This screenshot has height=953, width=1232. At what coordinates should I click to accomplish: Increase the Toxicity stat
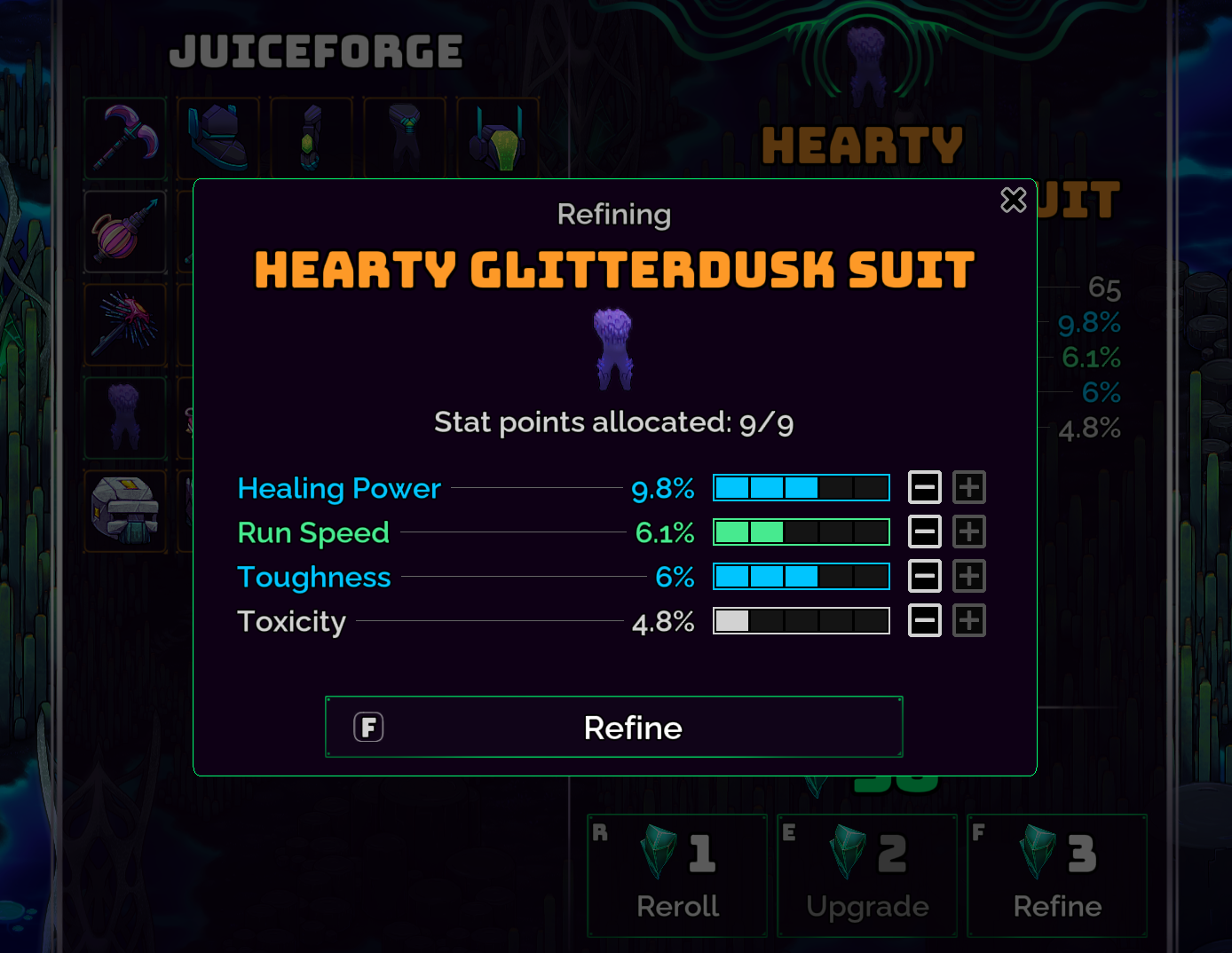coord(969,620)
